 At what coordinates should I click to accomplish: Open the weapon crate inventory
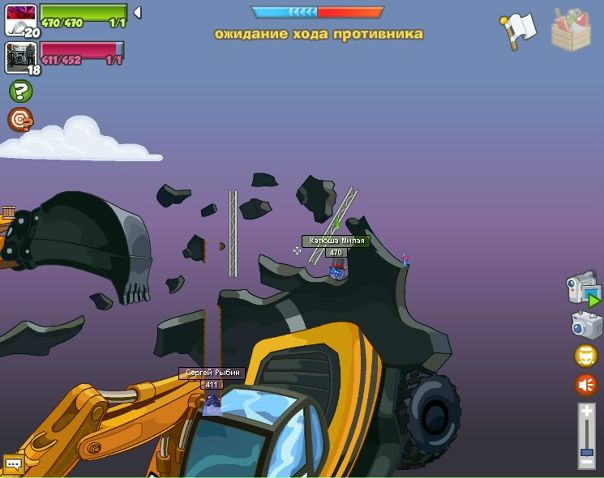[571, 29]
